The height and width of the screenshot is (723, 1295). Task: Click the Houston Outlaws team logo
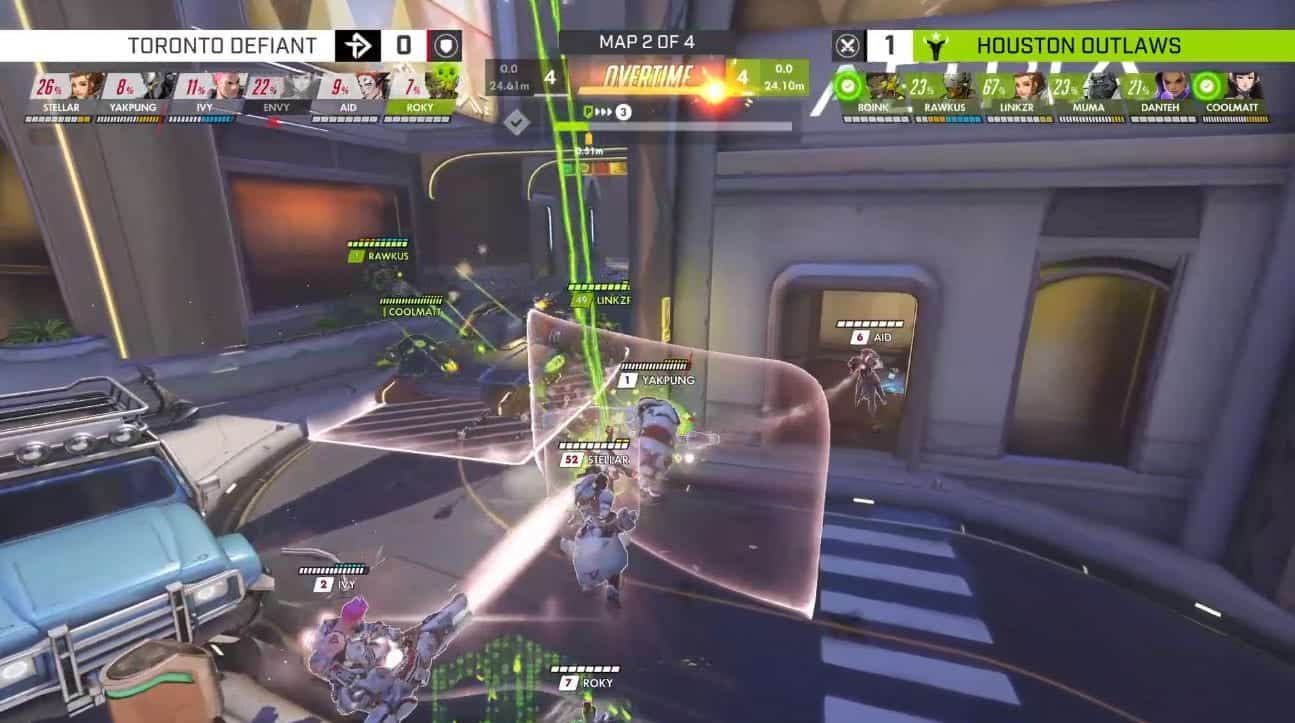936,45
